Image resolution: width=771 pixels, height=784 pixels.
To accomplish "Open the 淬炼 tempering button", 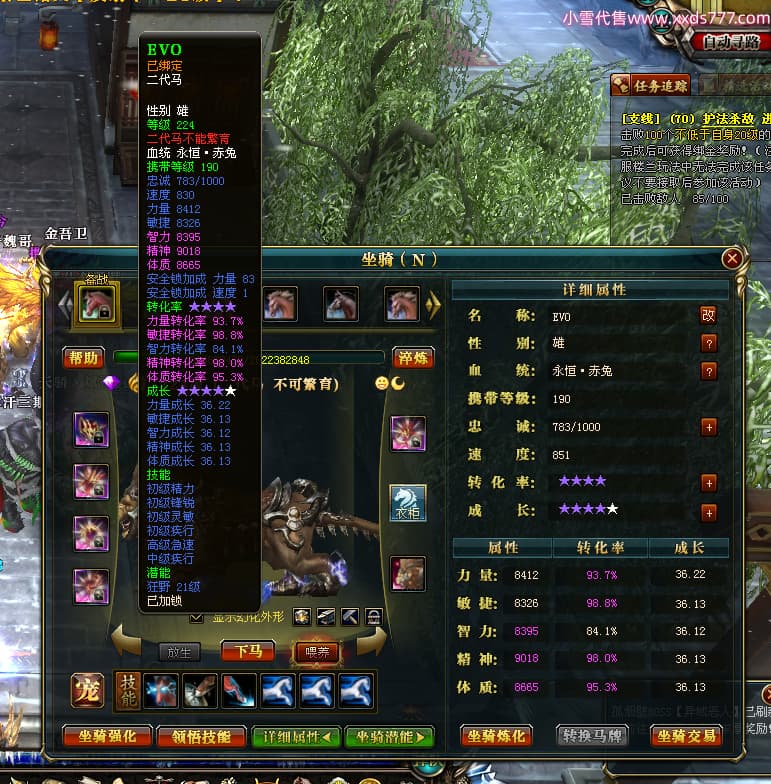I will pyautogui.click(x=411, y=358).
